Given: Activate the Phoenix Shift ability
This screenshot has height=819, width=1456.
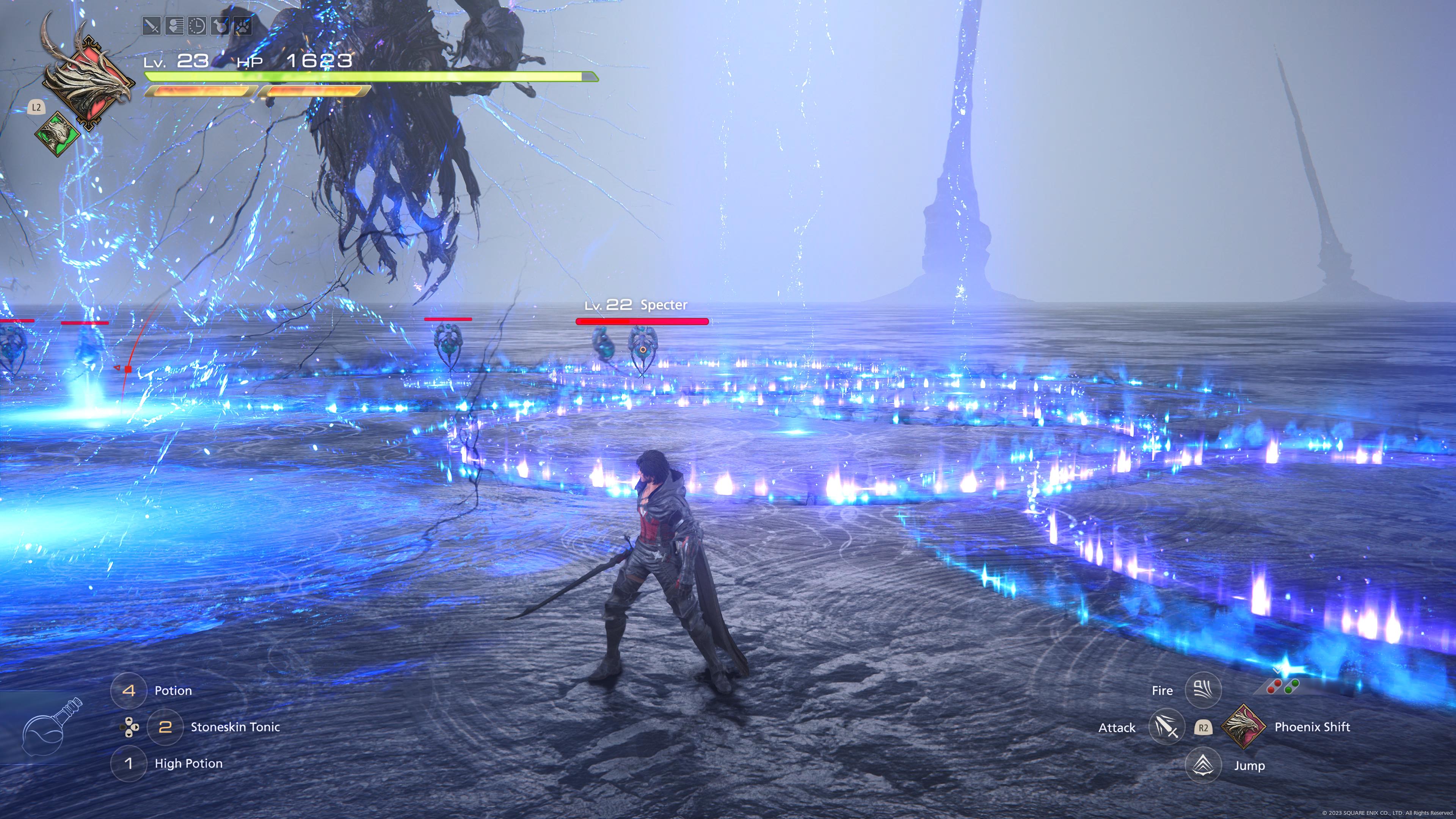Looking at the screenshot, I should point(1244,727).
